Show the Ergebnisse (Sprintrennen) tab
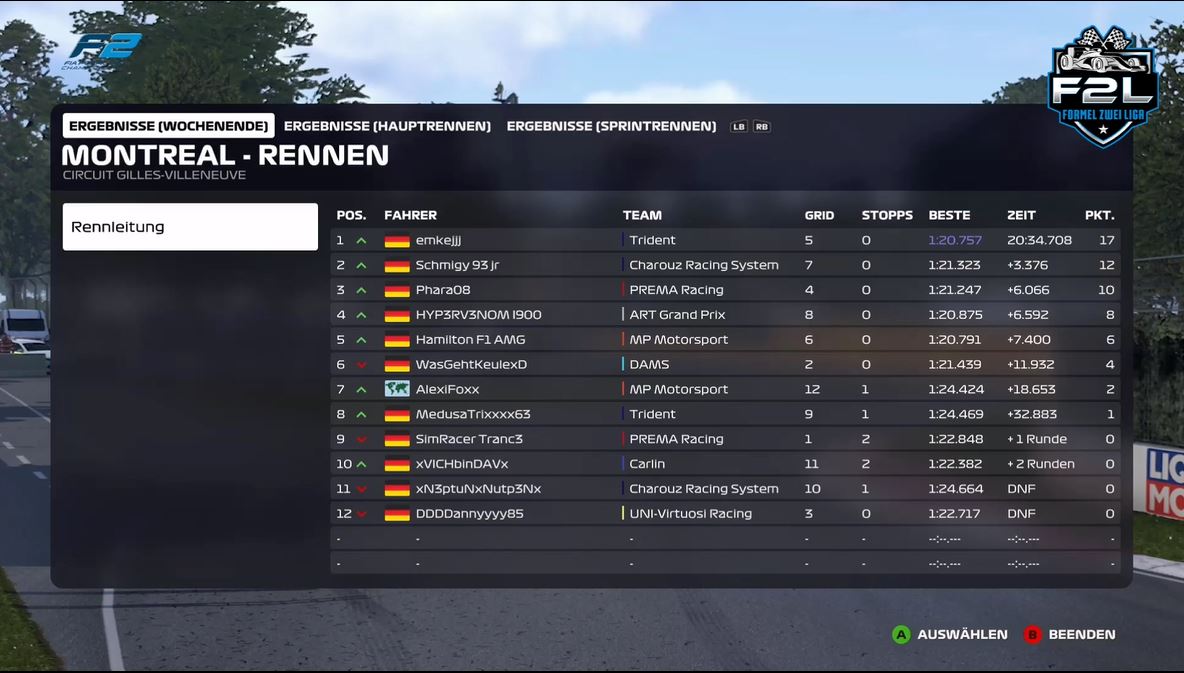Viewport: 1184px width, 673px height. 611,126
